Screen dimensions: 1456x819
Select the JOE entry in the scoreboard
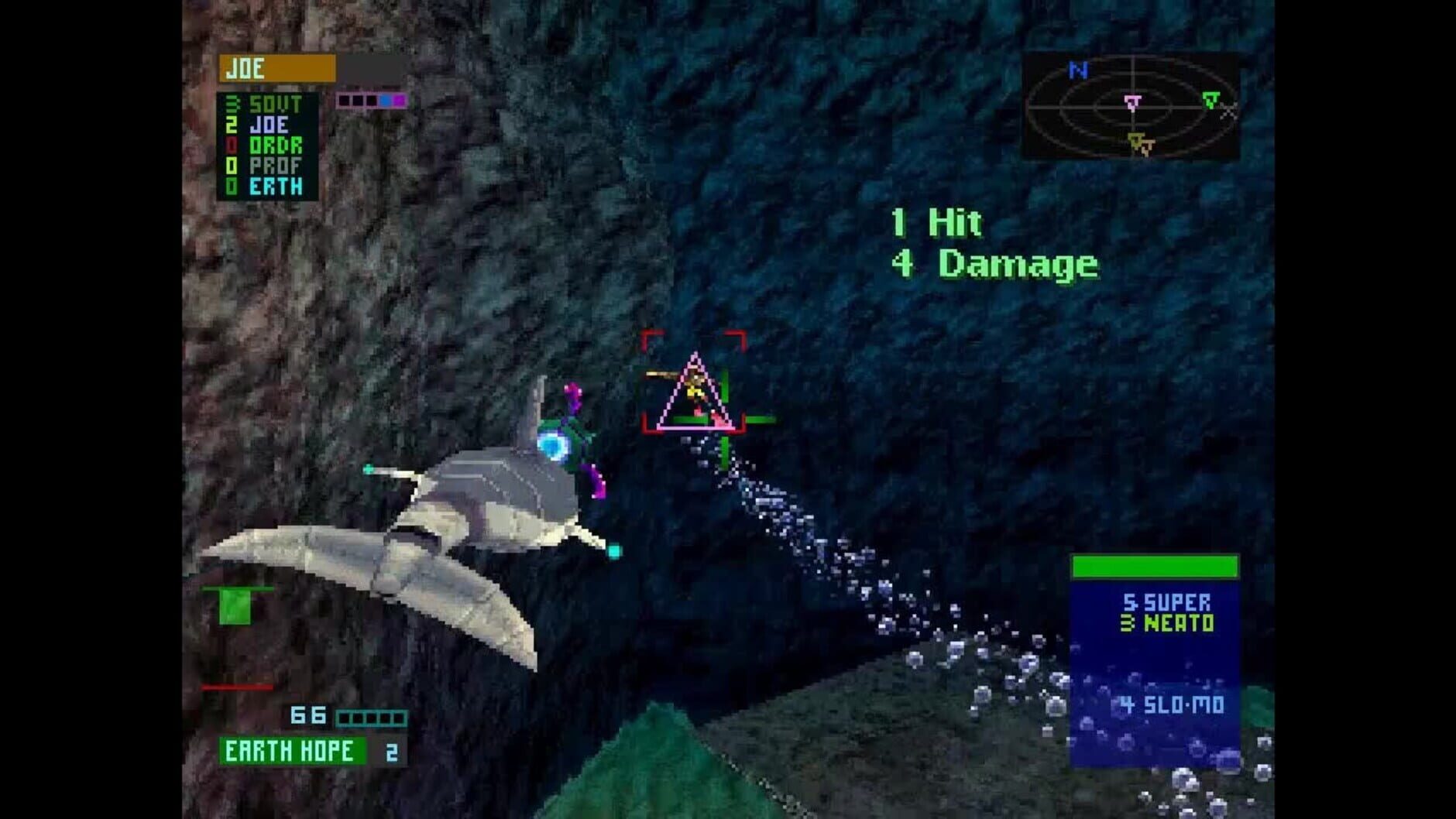[x=270, y=124]
